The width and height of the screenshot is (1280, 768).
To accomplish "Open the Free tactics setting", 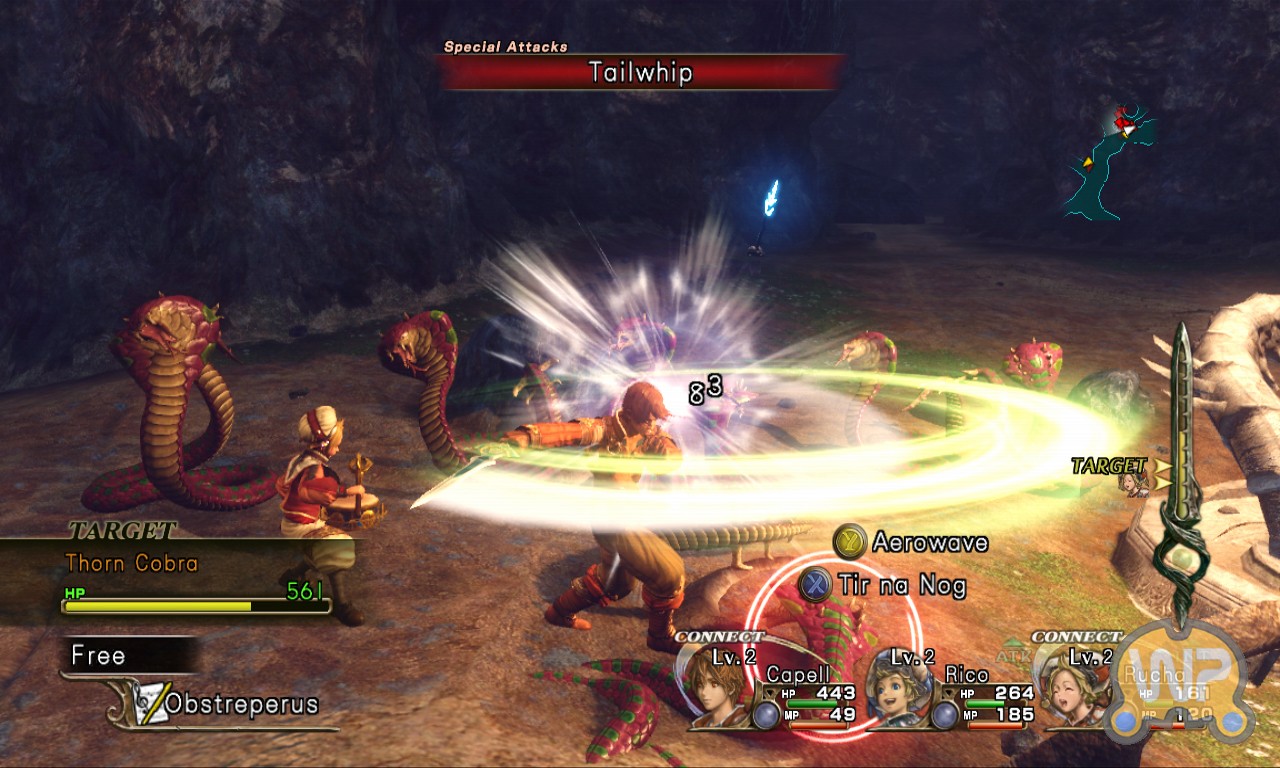I will [x=99, y=656].
